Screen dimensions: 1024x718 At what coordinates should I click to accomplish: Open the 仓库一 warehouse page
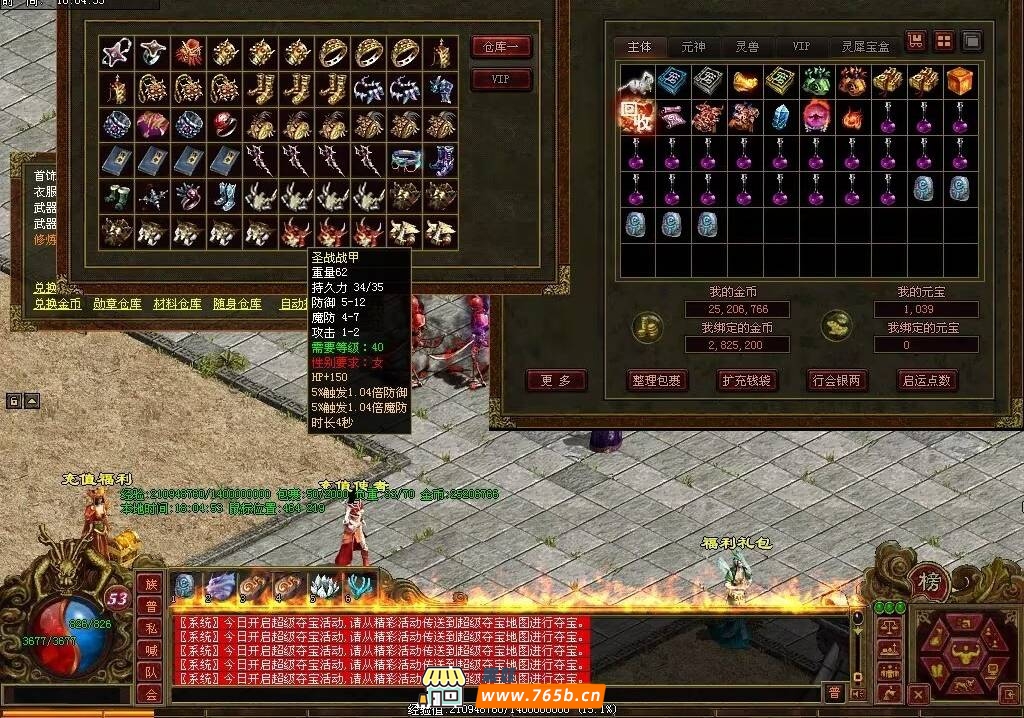point(501,47)
